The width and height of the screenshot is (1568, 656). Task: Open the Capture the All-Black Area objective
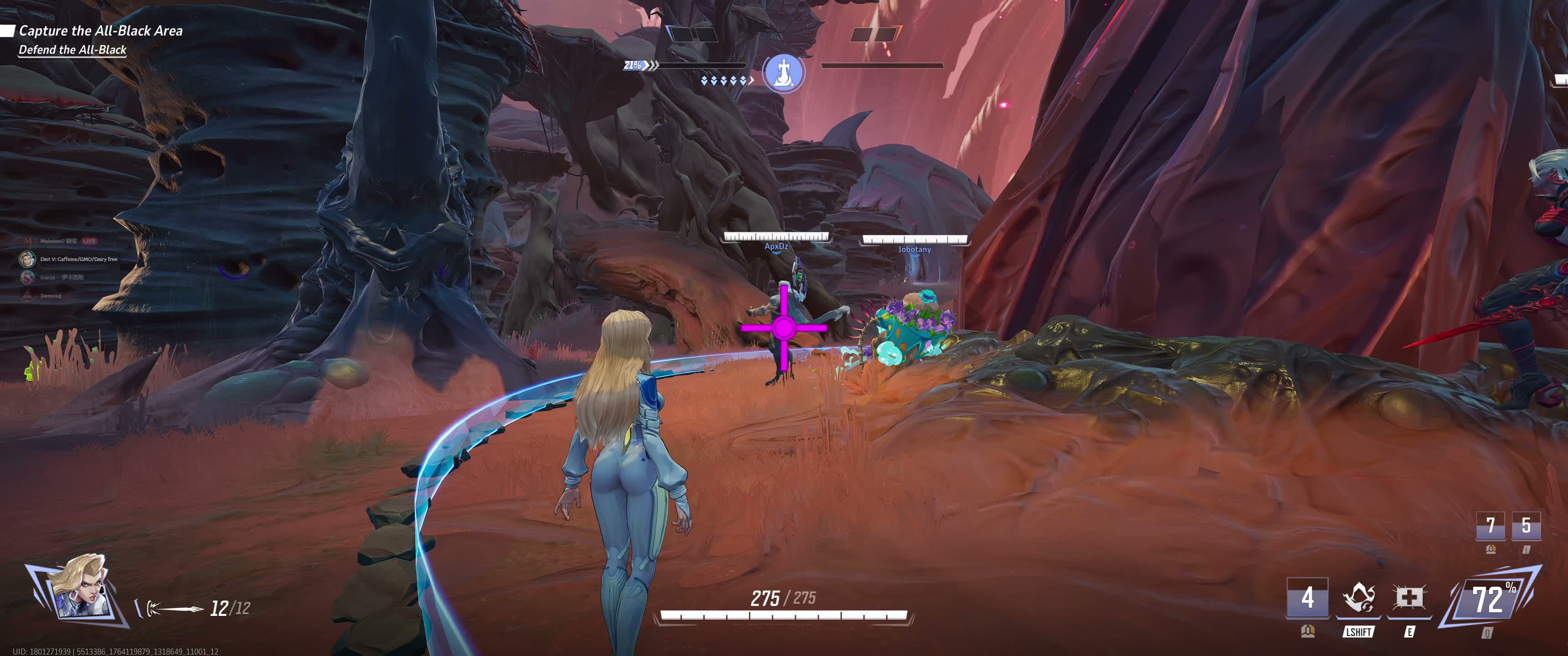100,31
